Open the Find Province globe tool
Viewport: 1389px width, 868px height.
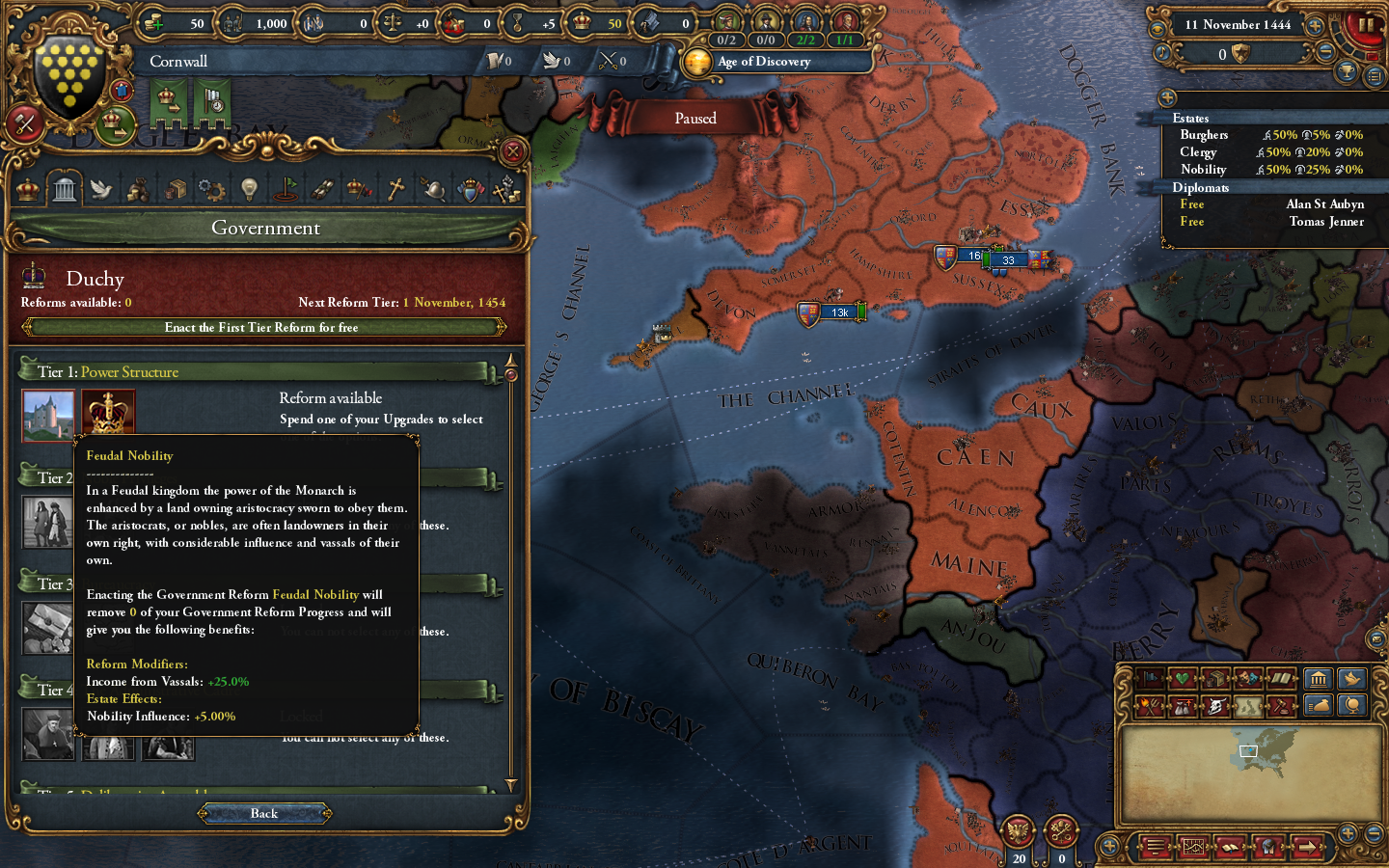[1353, 705]
